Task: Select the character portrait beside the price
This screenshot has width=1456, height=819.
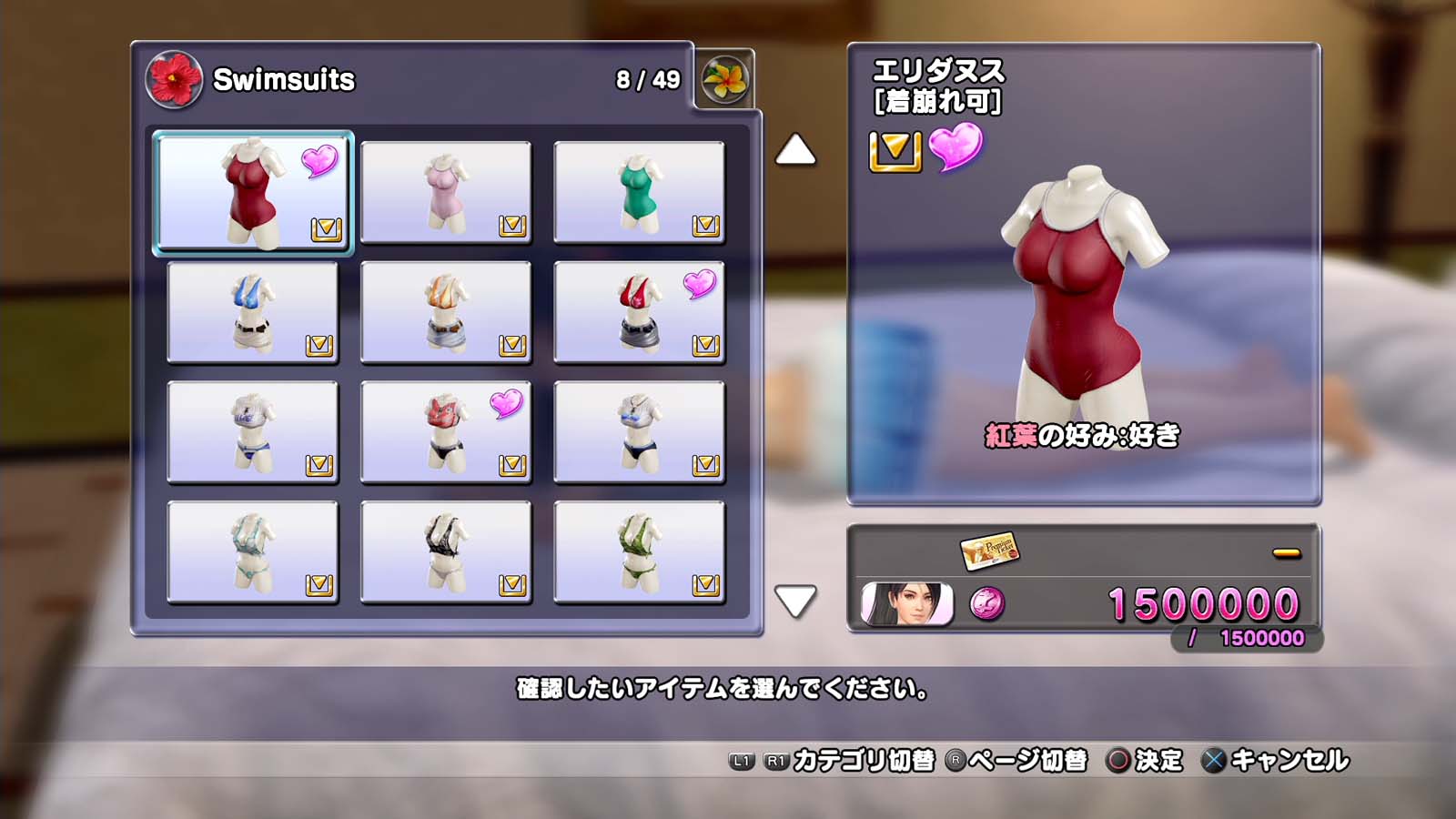Action: [906, 604]
